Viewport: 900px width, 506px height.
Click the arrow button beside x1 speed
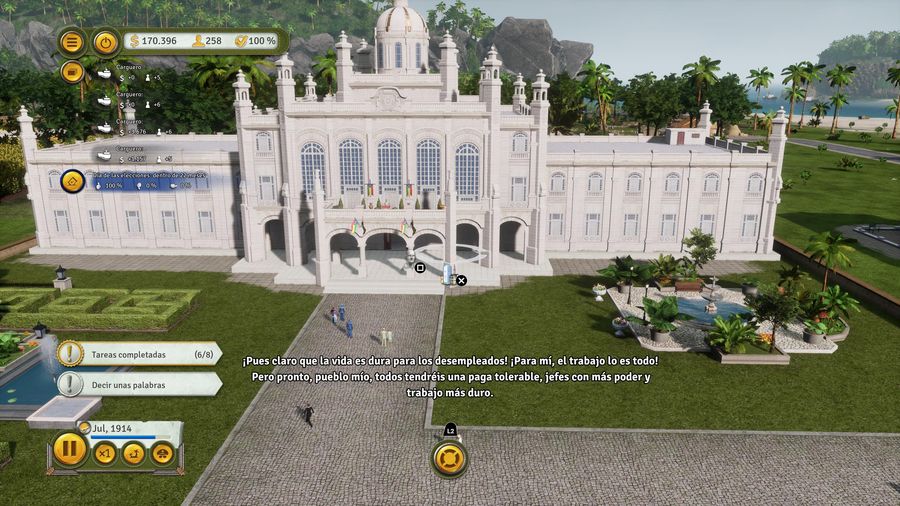(x=133, y=453)
